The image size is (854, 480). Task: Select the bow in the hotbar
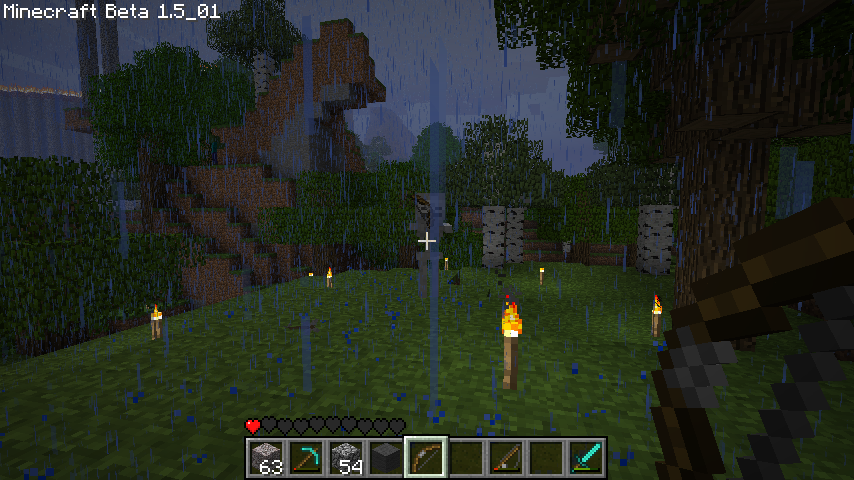pos(426,458)
